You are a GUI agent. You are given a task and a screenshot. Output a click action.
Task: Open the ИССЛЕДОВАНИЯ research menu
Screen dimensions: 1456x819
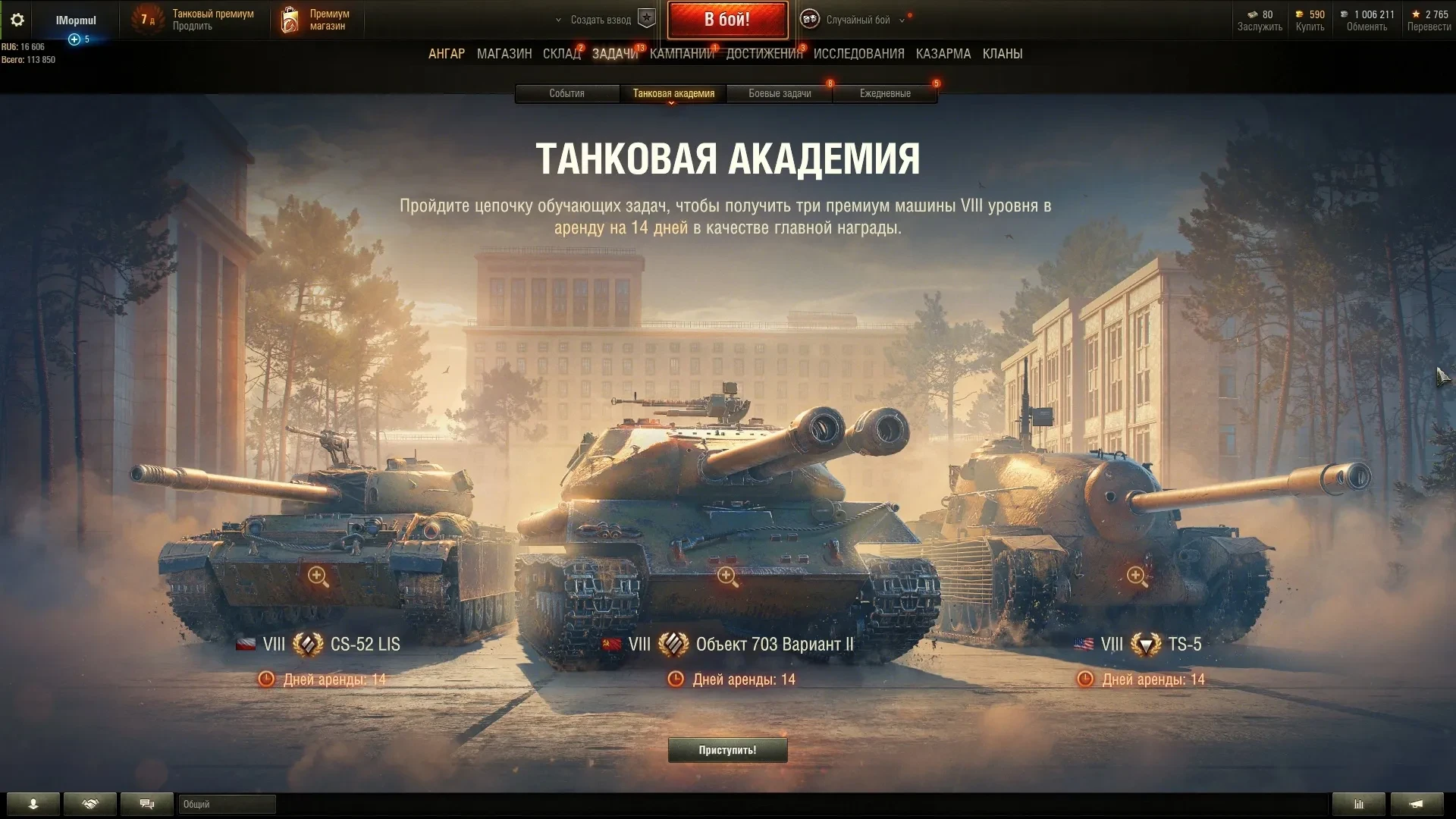click(x=858, y=54)
